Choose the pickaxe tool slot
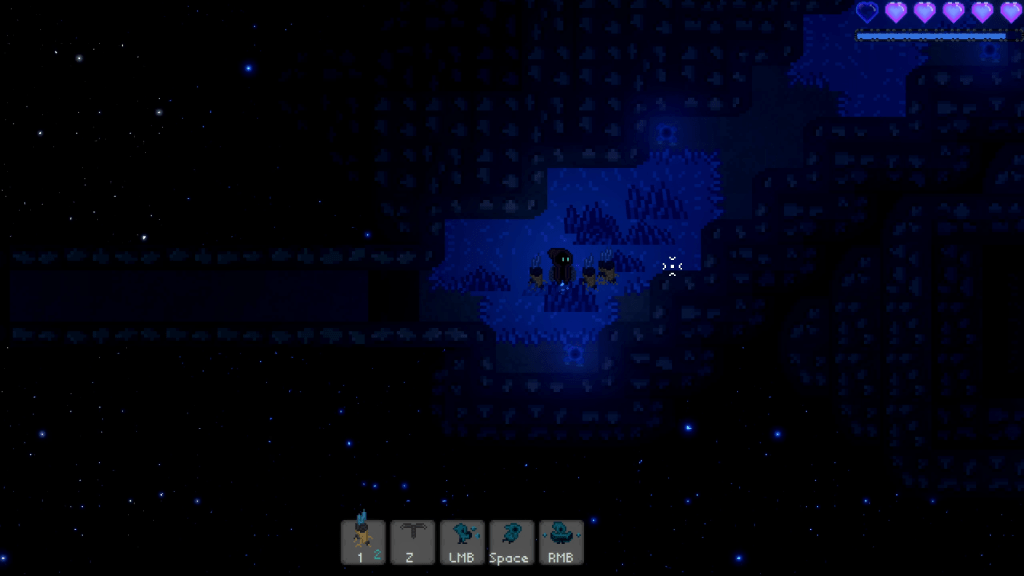This screenshot has width=1024, height=576. 412,542
